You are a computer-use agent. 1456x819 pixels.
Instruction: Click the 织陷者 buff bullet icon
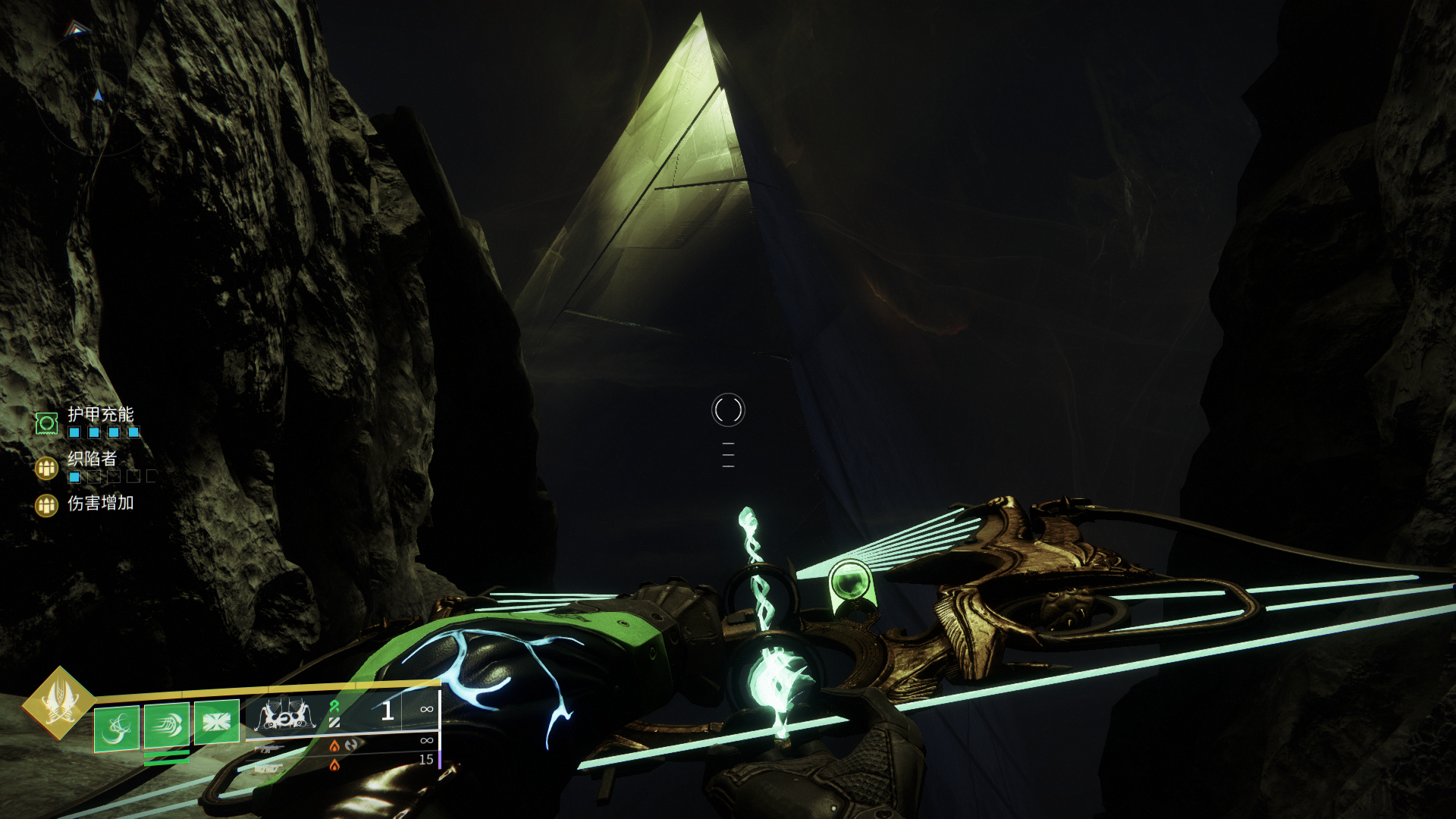coord(46,468)
